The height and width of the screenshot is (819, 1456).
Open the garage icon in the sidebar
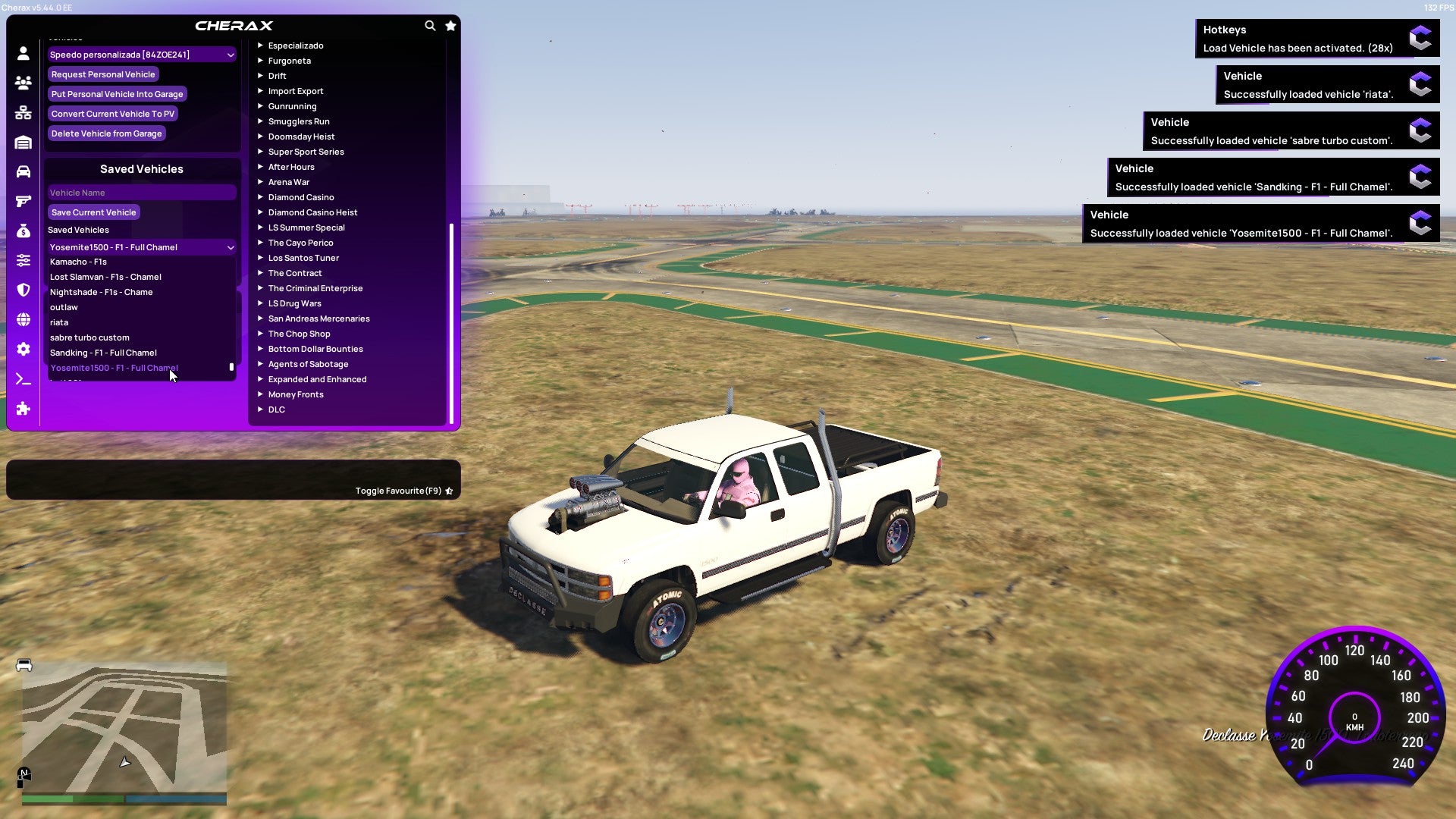coord(23,142)
